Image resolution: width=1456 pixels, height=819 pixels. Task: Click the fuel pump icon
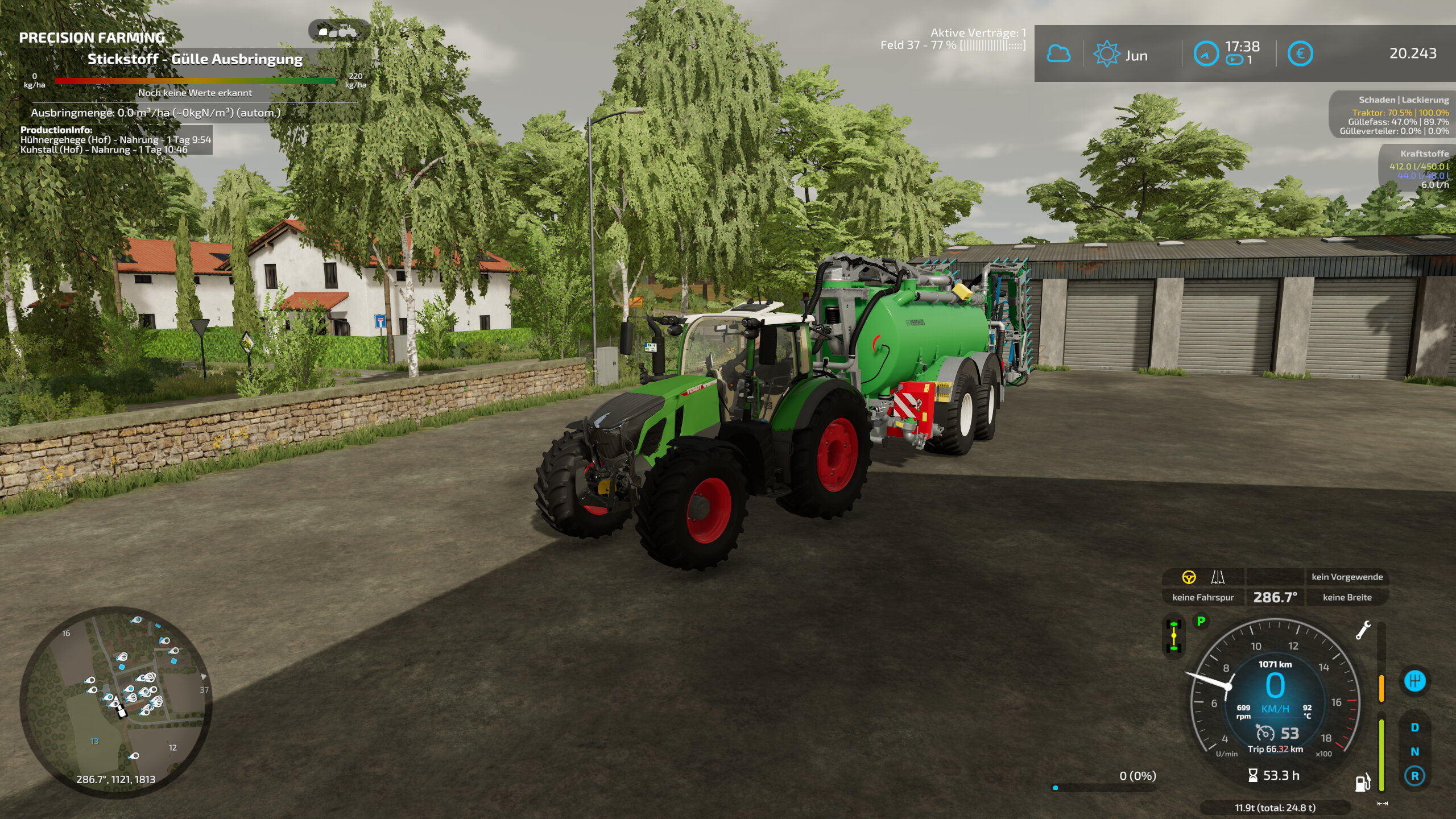[x=1363, y=783]
